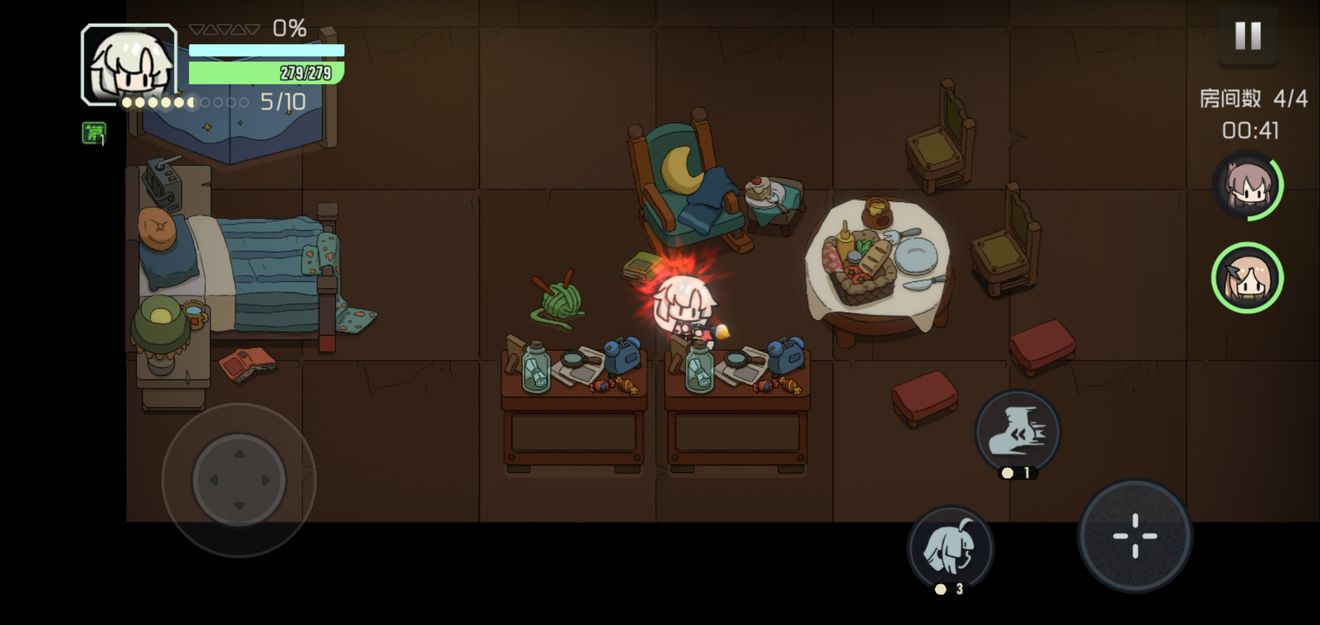Tap the white-haired player character portrait

tap(129, 65)
